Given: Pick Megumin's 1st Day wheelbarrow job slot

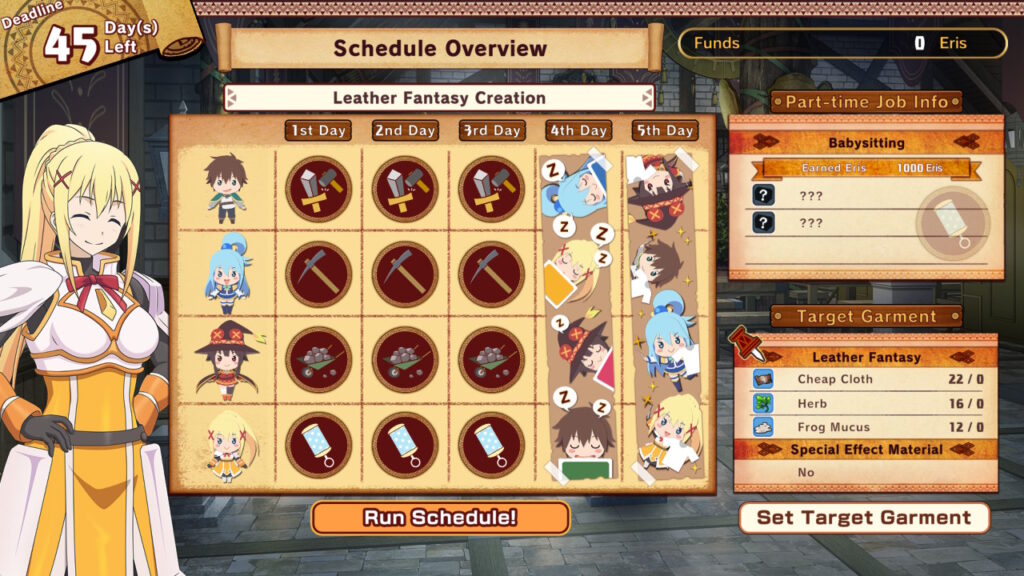Looking at the screenshot, I should click(x=318, y=359).
